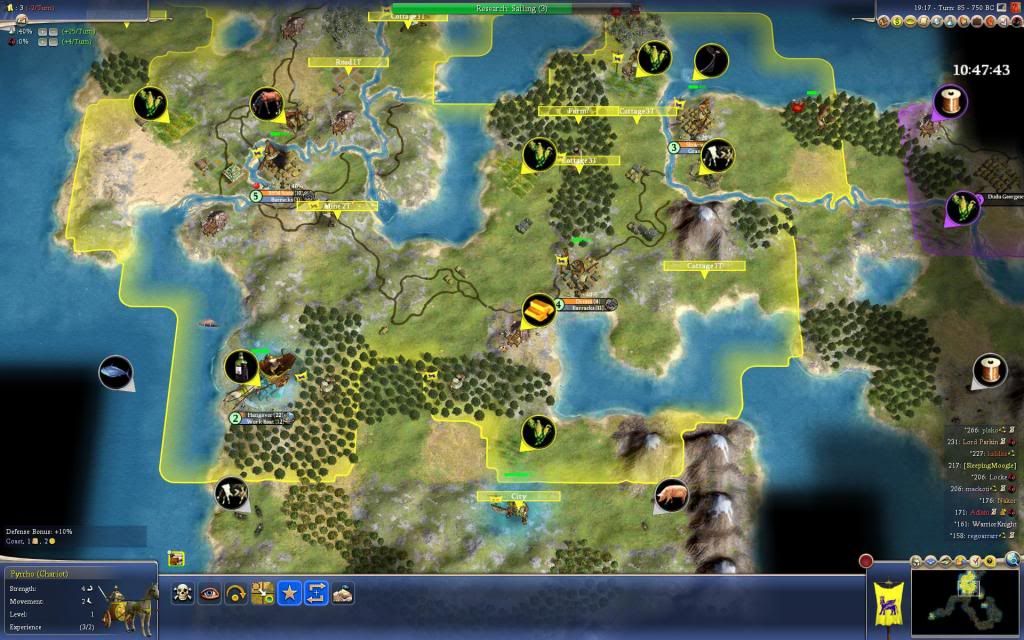The image size is (1024, 640).
Task: Toggle the blue swap-arrows unit action
Action: pyautogui.click(x=314, y=593)
